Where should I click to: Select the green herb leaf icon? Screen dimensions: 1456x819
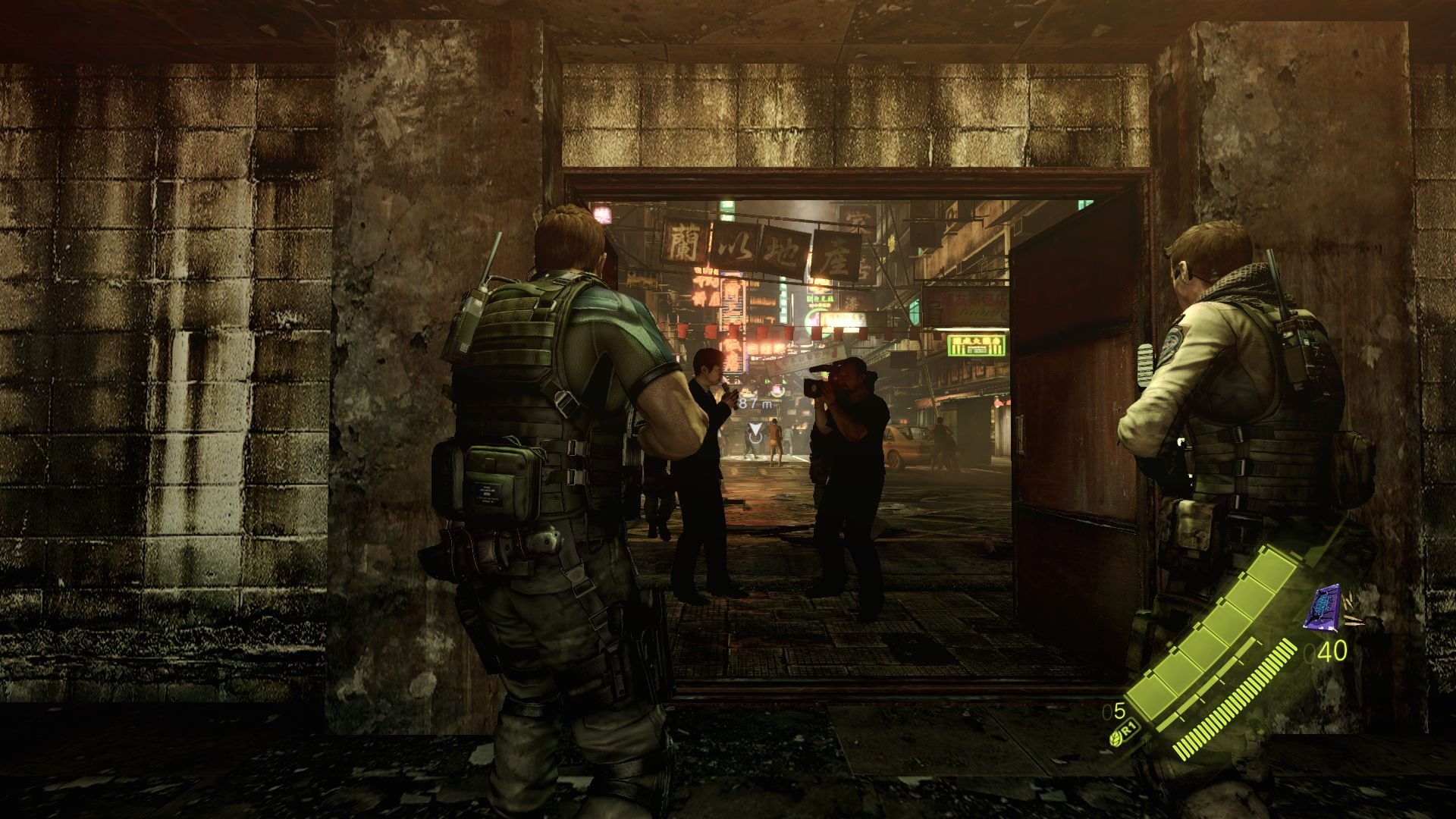1116,739
